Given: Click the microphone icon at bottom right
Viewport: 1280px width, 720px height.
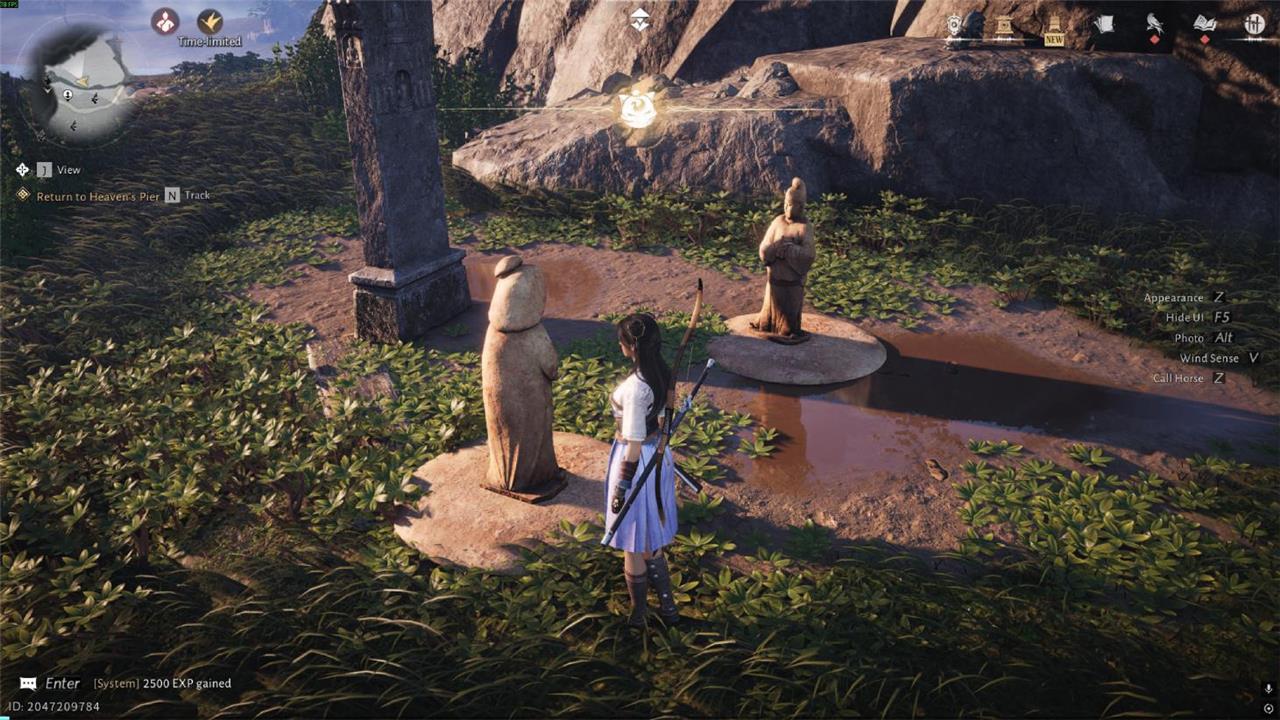Looking at the screenshot, I should [1268, 689].
